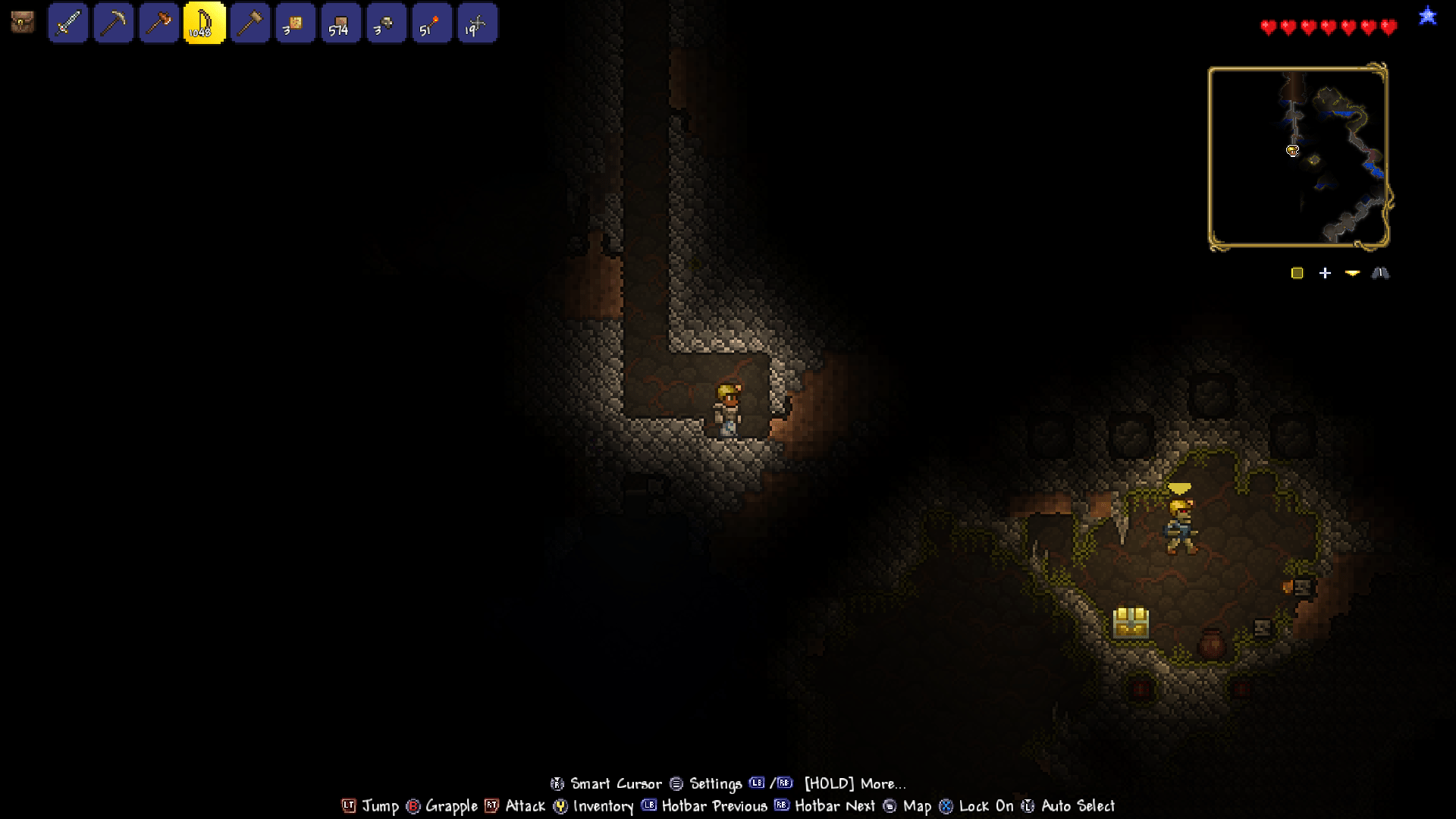Select the equipped bow with 1048 arrows
Viewport: 1456px width, 819px height.
[205, 24]
